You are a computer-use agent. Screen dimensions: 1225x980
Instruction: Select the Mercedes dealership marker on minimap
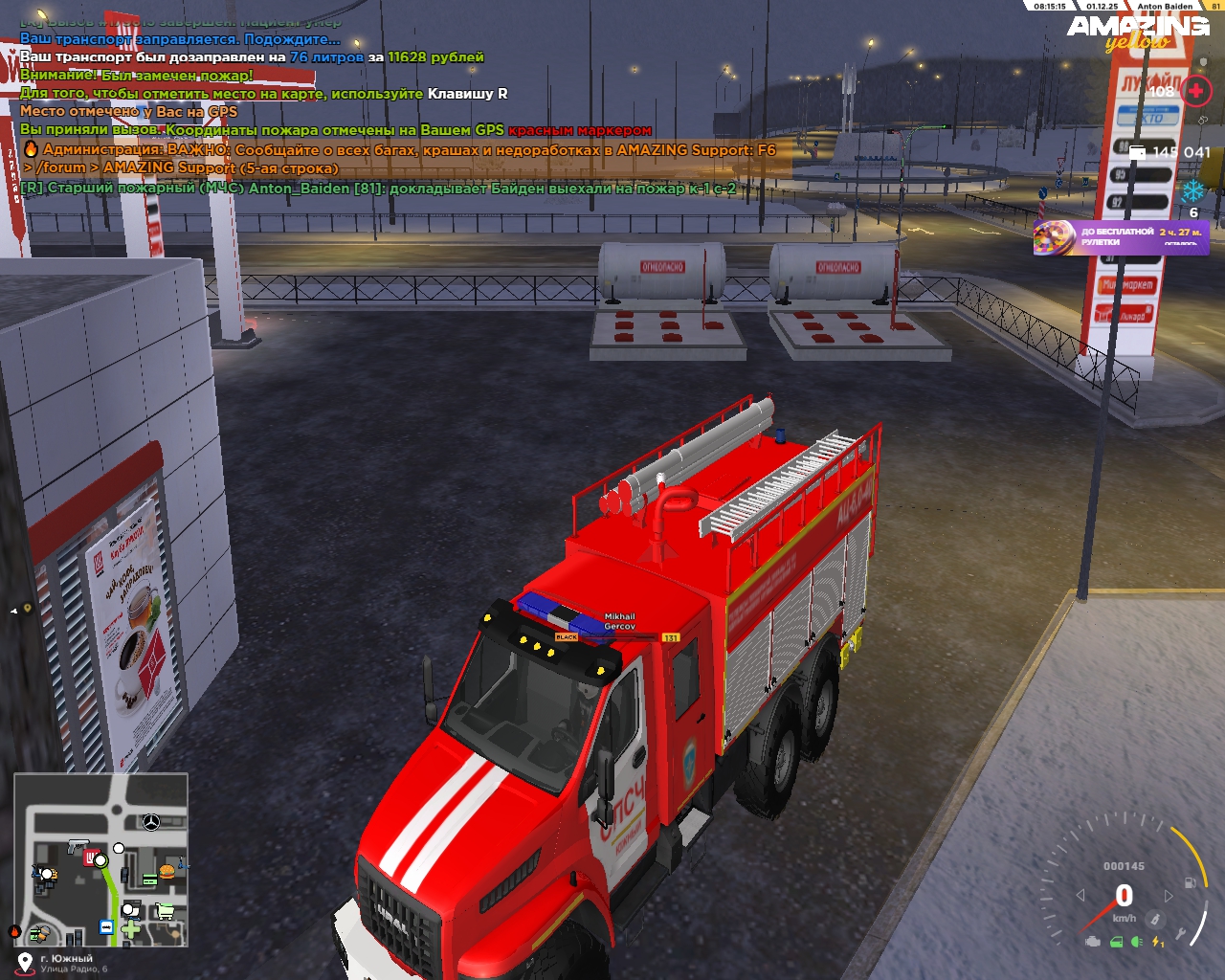[150, 822]
